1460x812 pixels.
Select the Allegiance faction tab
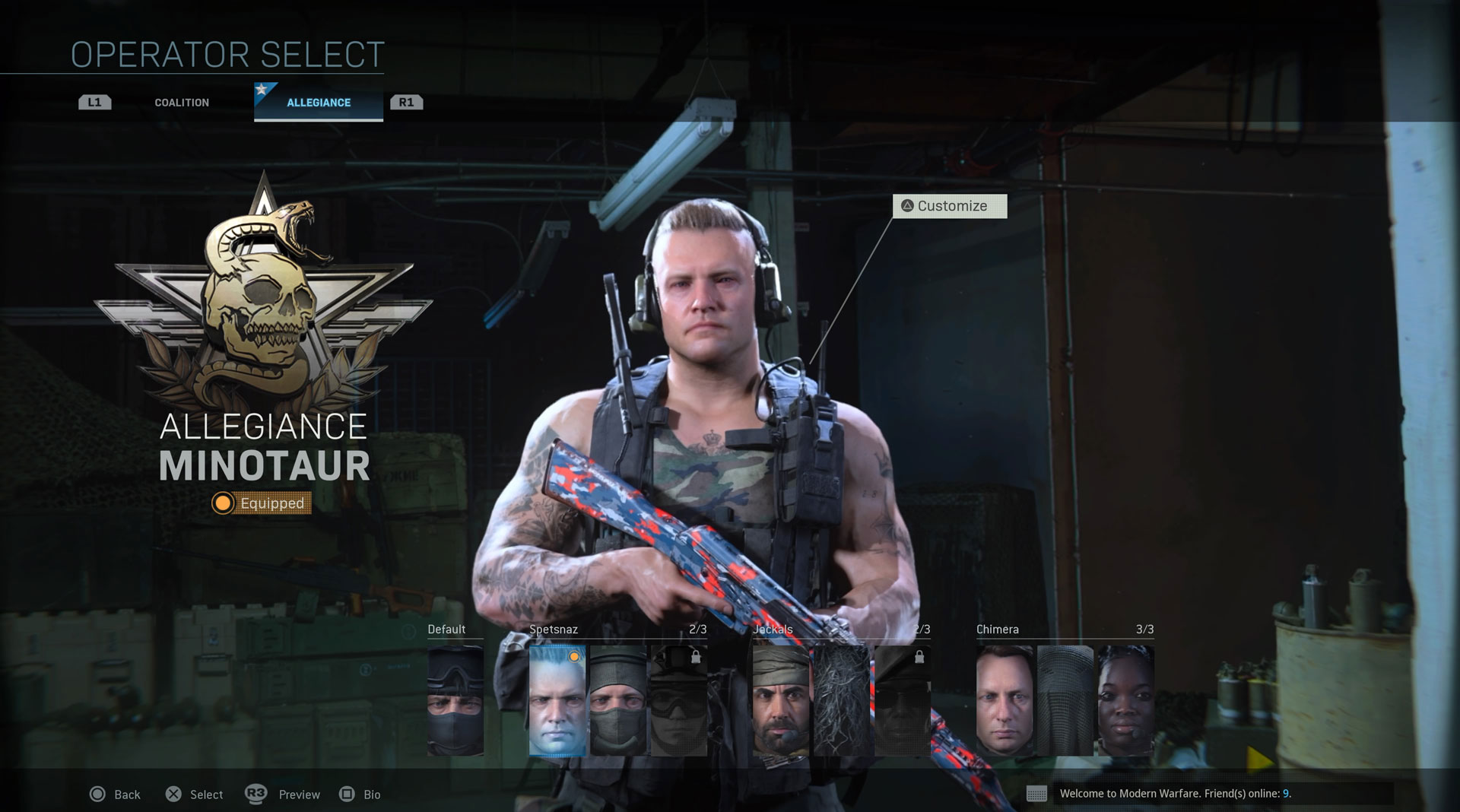tap(319, 103)
